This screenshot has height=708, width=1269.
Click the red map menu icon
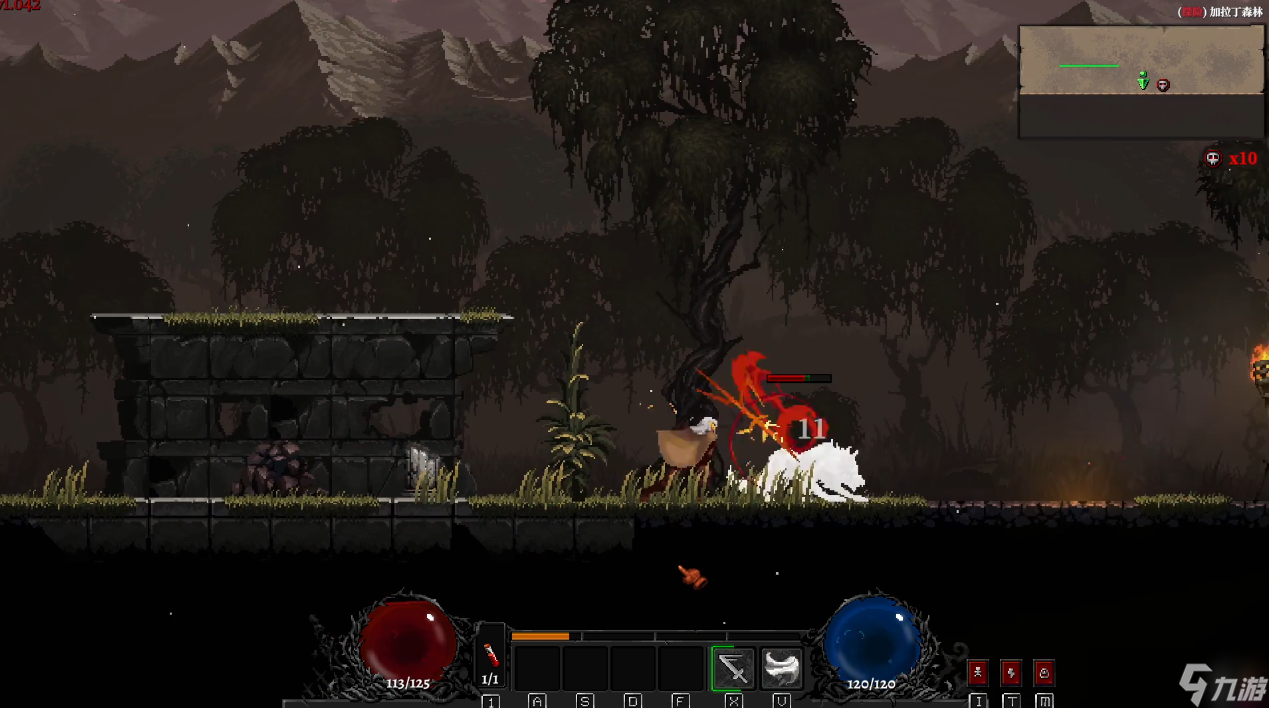[1044, 672]
